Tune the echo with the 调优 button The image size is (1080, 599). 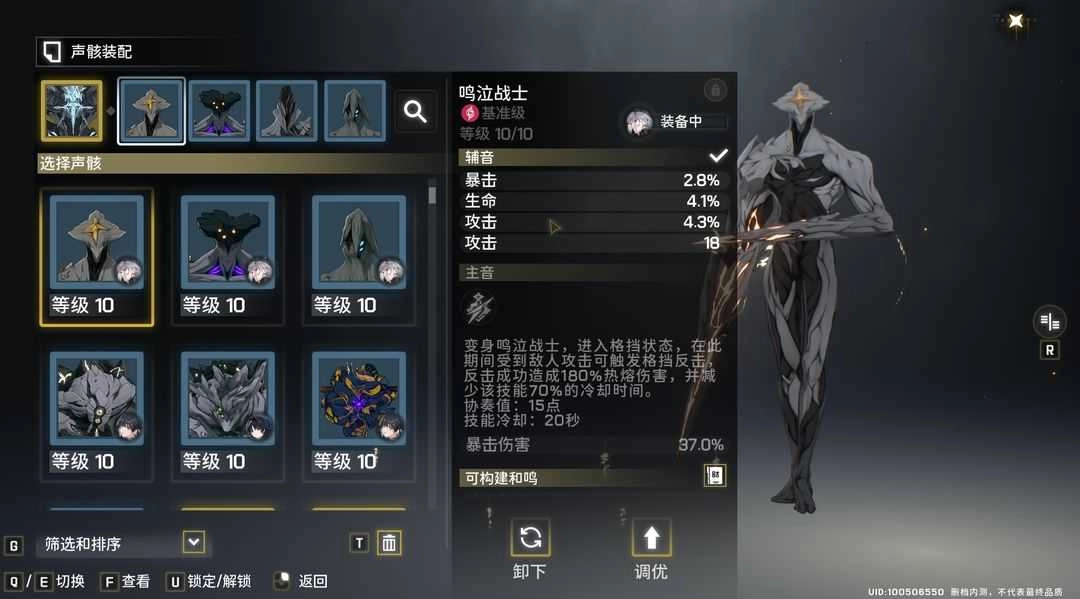651,549
